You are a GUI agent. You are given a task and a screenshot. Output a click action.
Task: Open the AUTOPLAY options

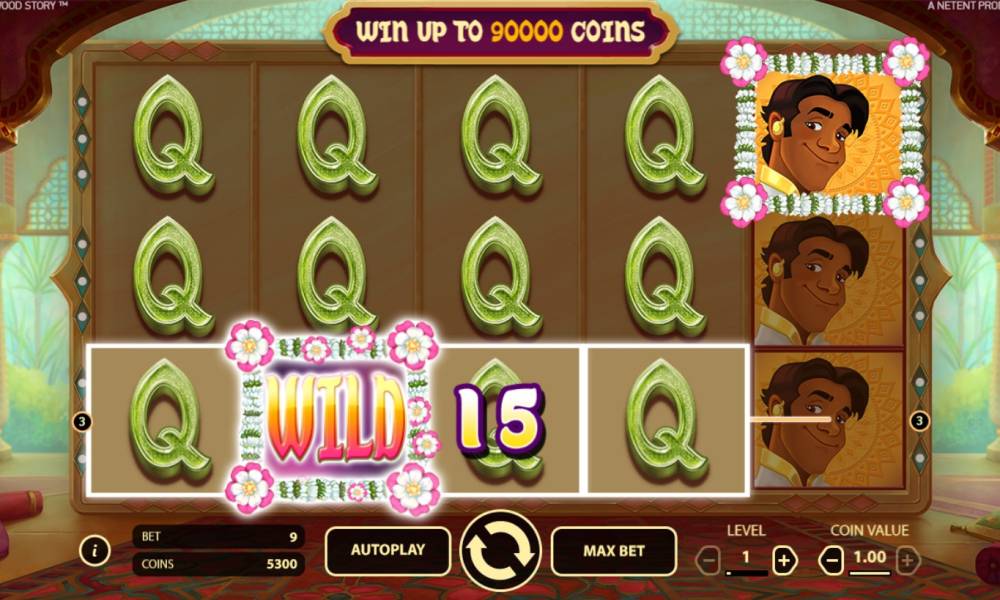click(387, 550)
